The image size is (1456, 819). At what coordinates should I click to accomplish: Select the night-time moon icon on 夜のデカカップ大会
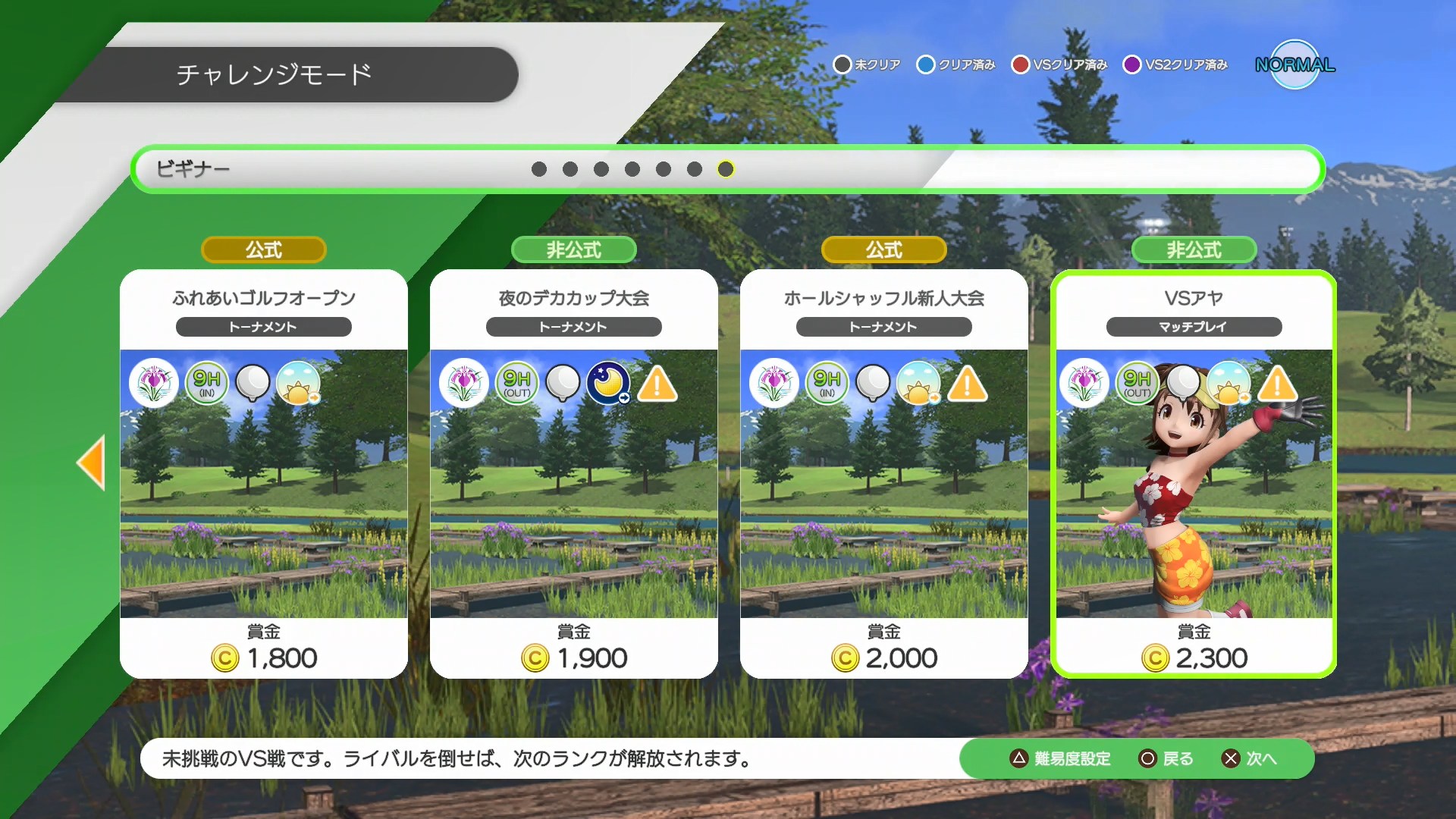click(x=608, y=383)
